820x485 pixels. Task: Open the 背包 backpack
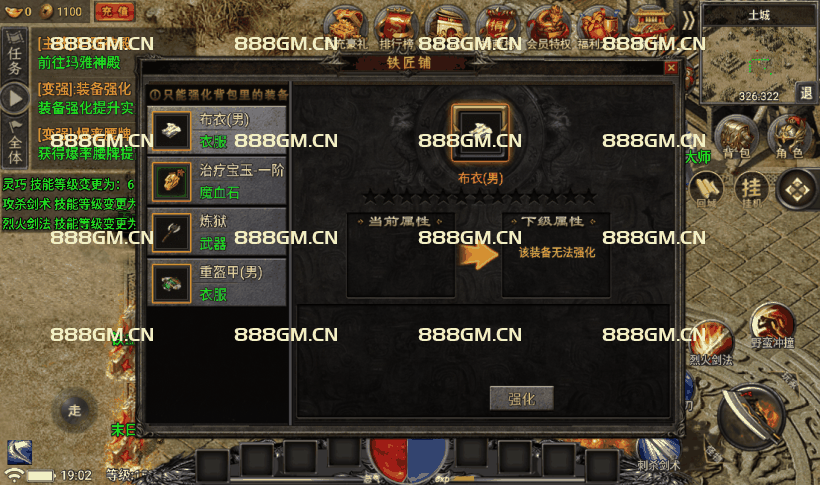coord(736,136)
